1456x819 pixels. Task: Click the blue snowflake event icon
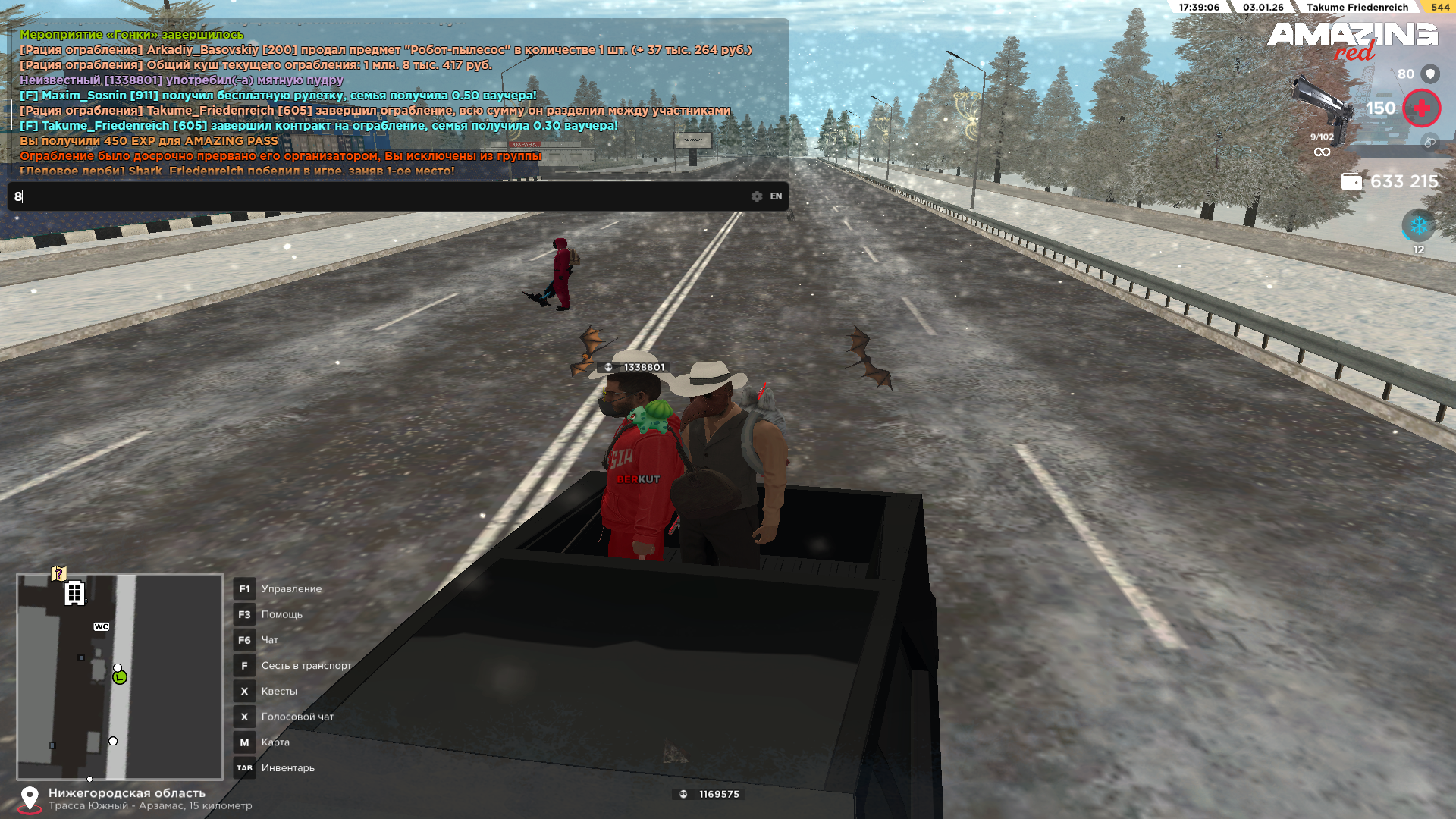(x=1418, y=226)
